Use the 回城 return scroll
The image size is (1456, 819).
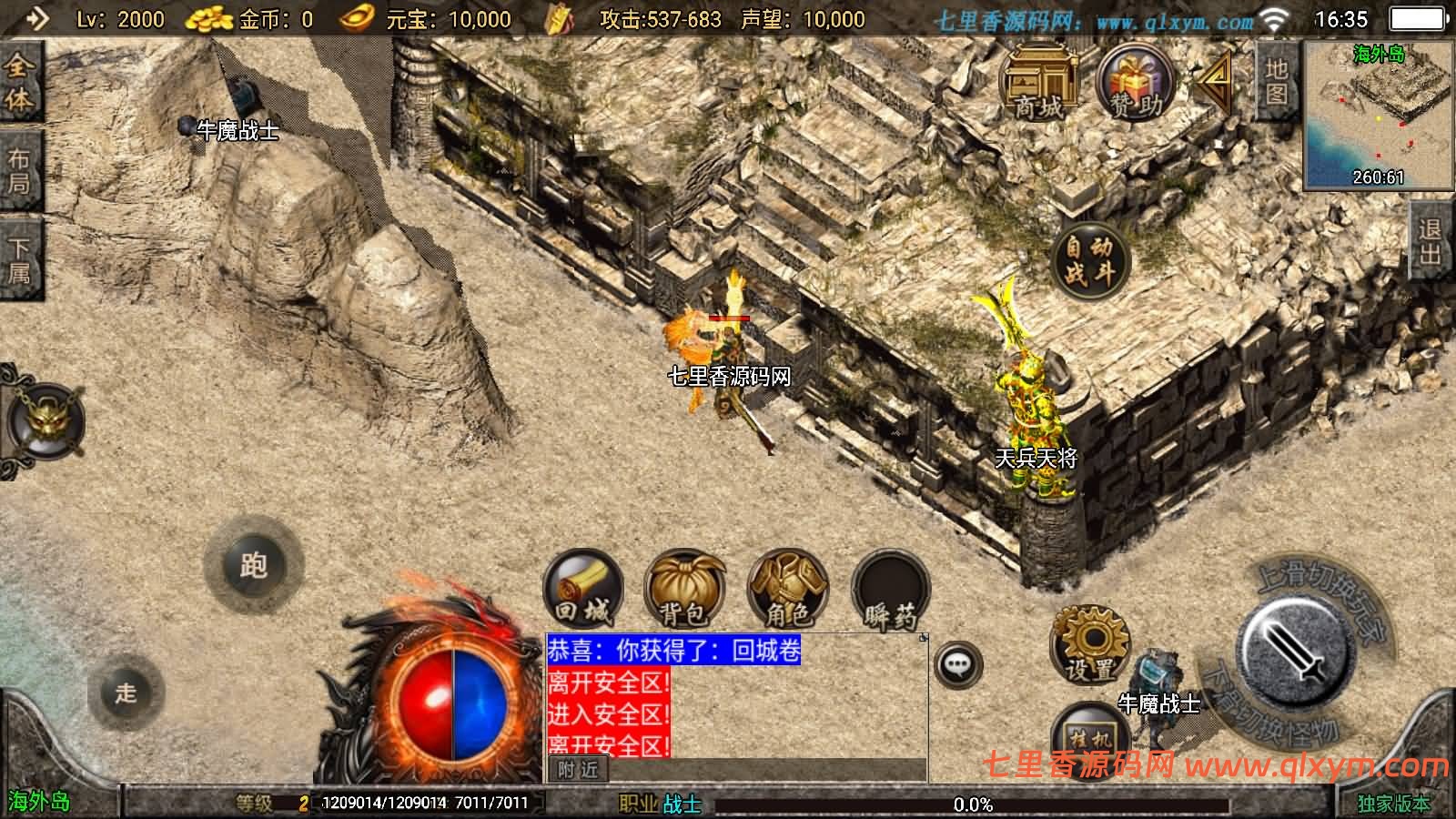(582, 596)
